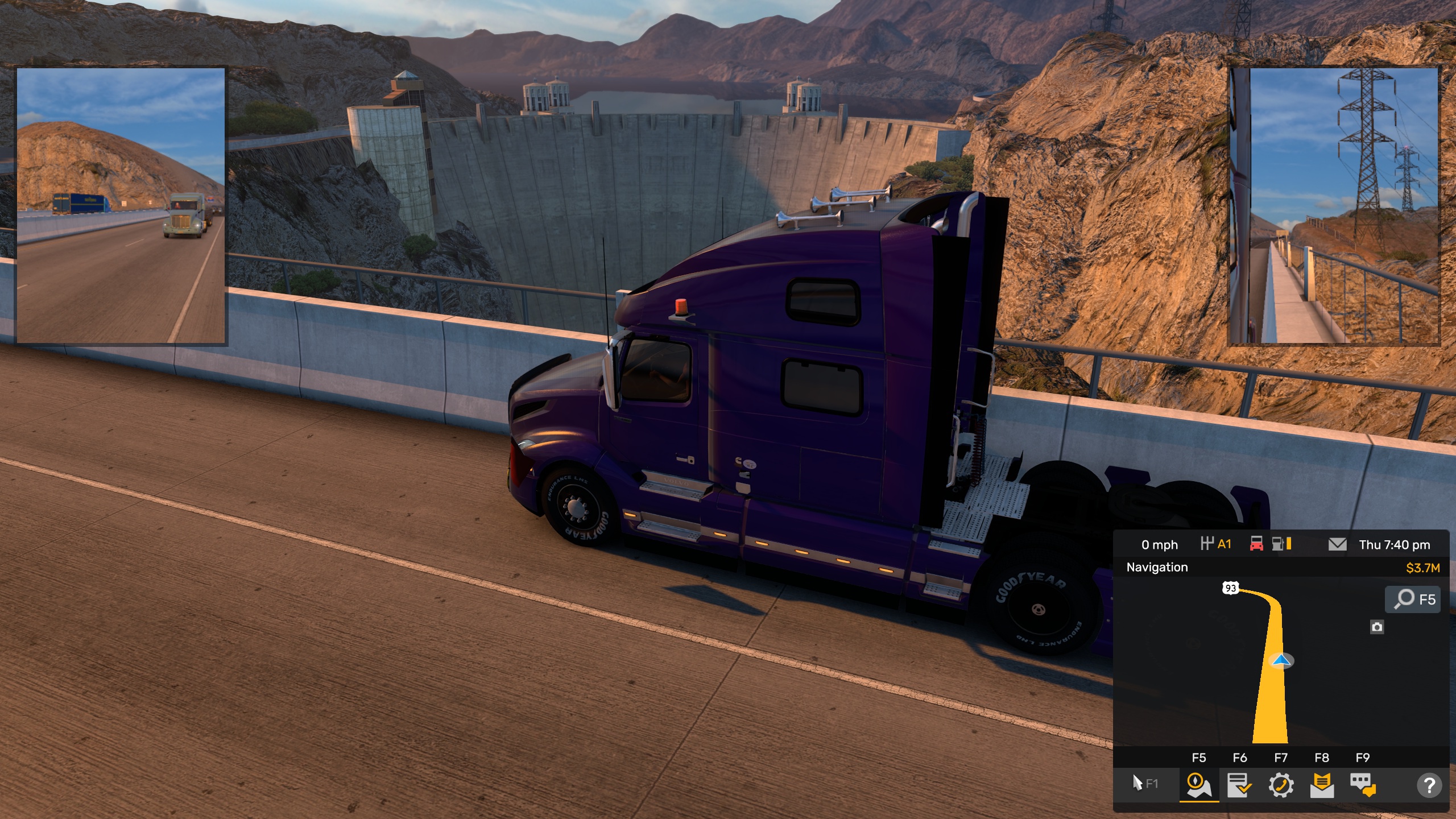Screen dimensions: 1456x819
Task: Click the question mark help button
Action: click(x=1429, y=785)
